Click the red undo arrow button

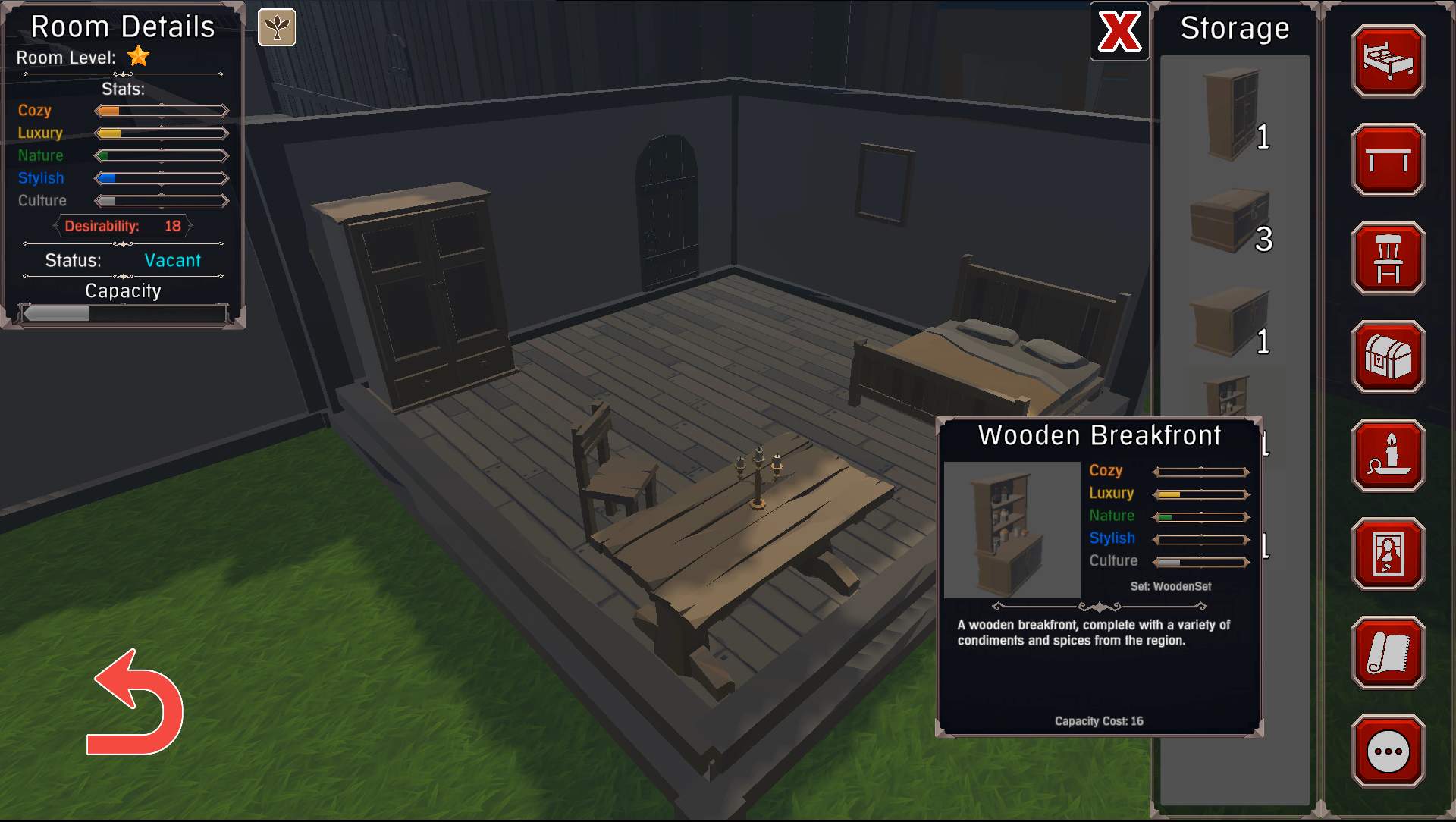136,705
